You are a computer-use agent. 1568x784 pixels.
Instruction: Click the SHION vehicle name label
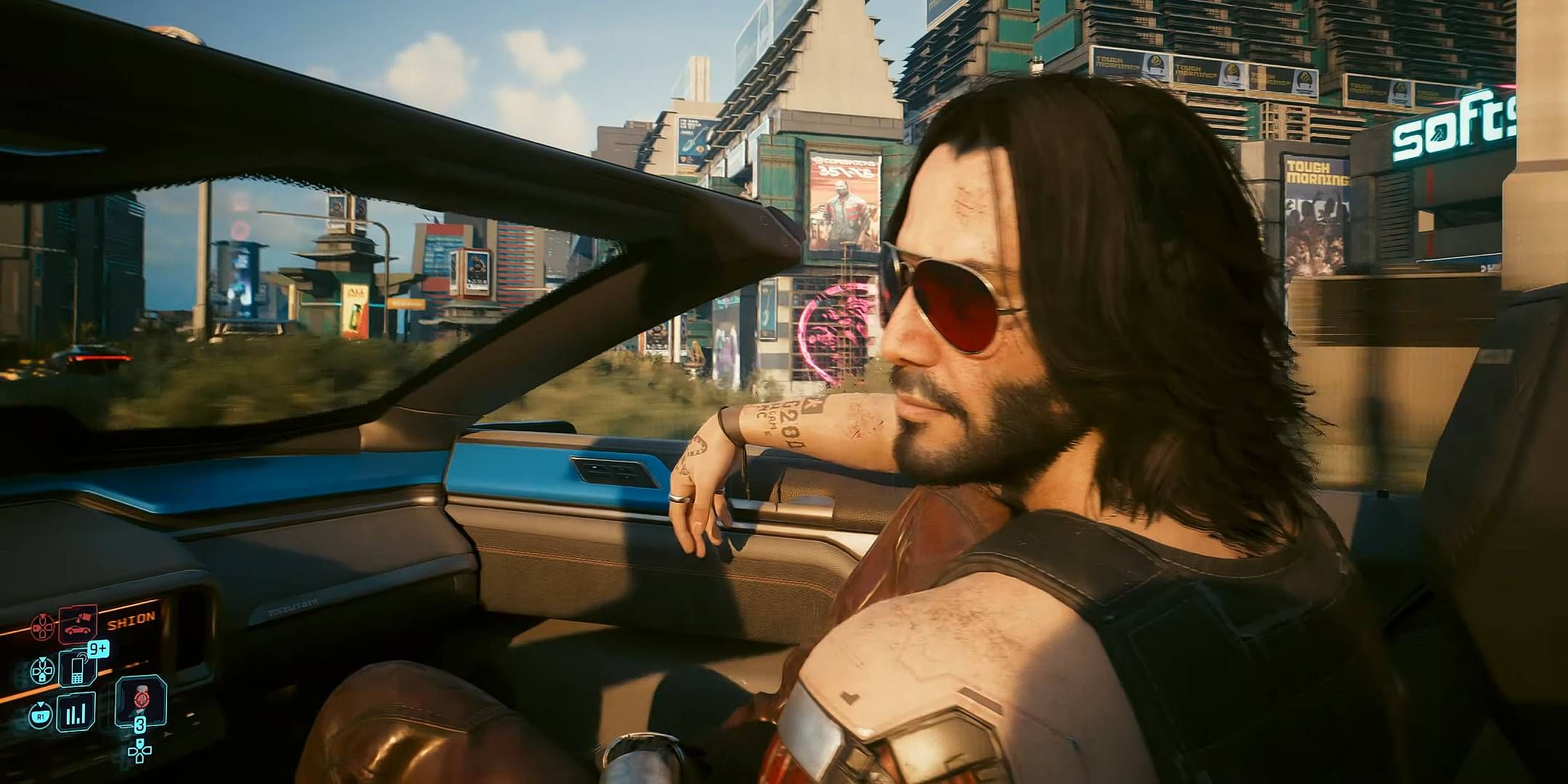tap(131, 619)
